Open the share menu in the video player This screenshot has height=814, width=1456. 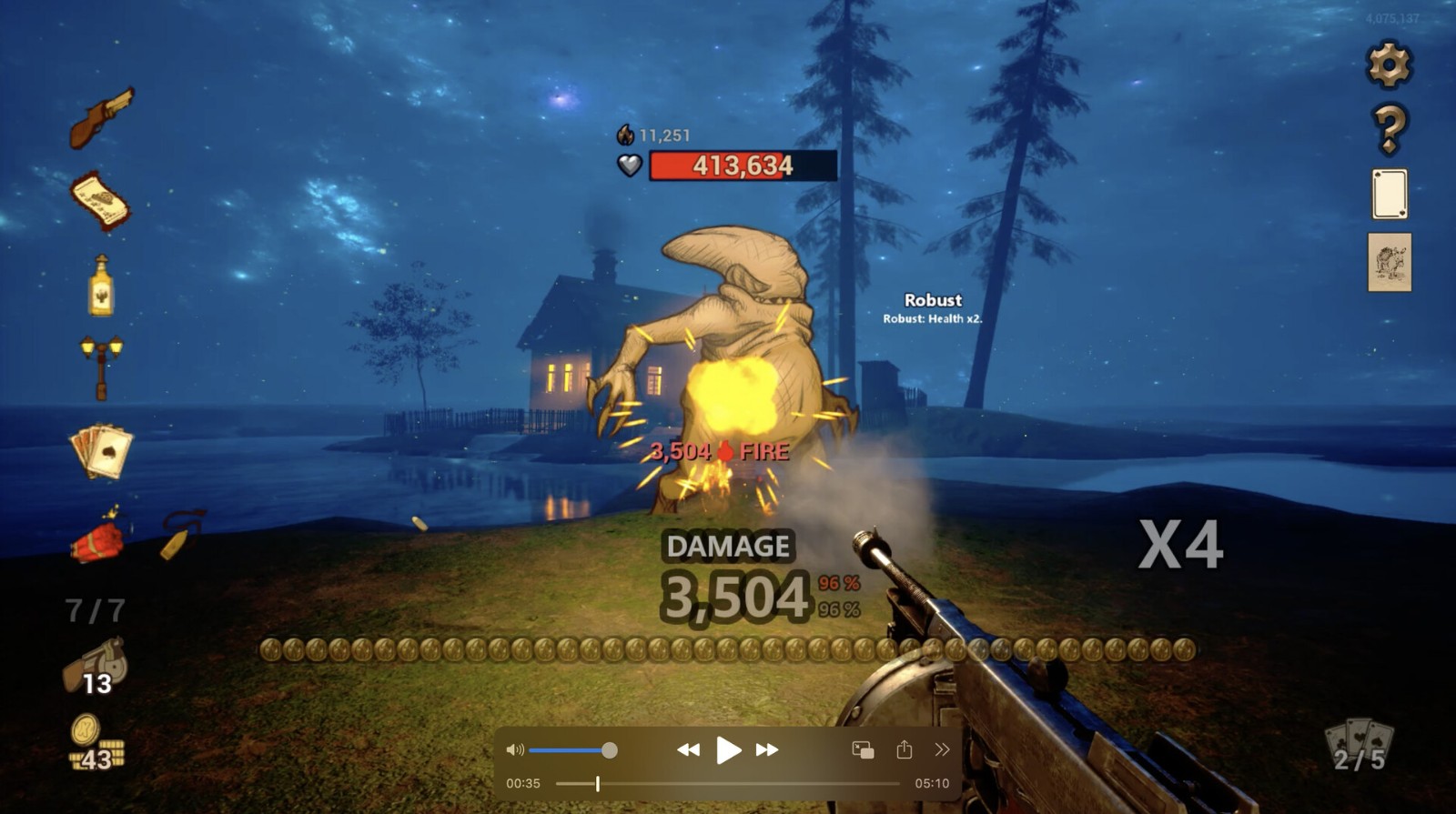[903, 749]
